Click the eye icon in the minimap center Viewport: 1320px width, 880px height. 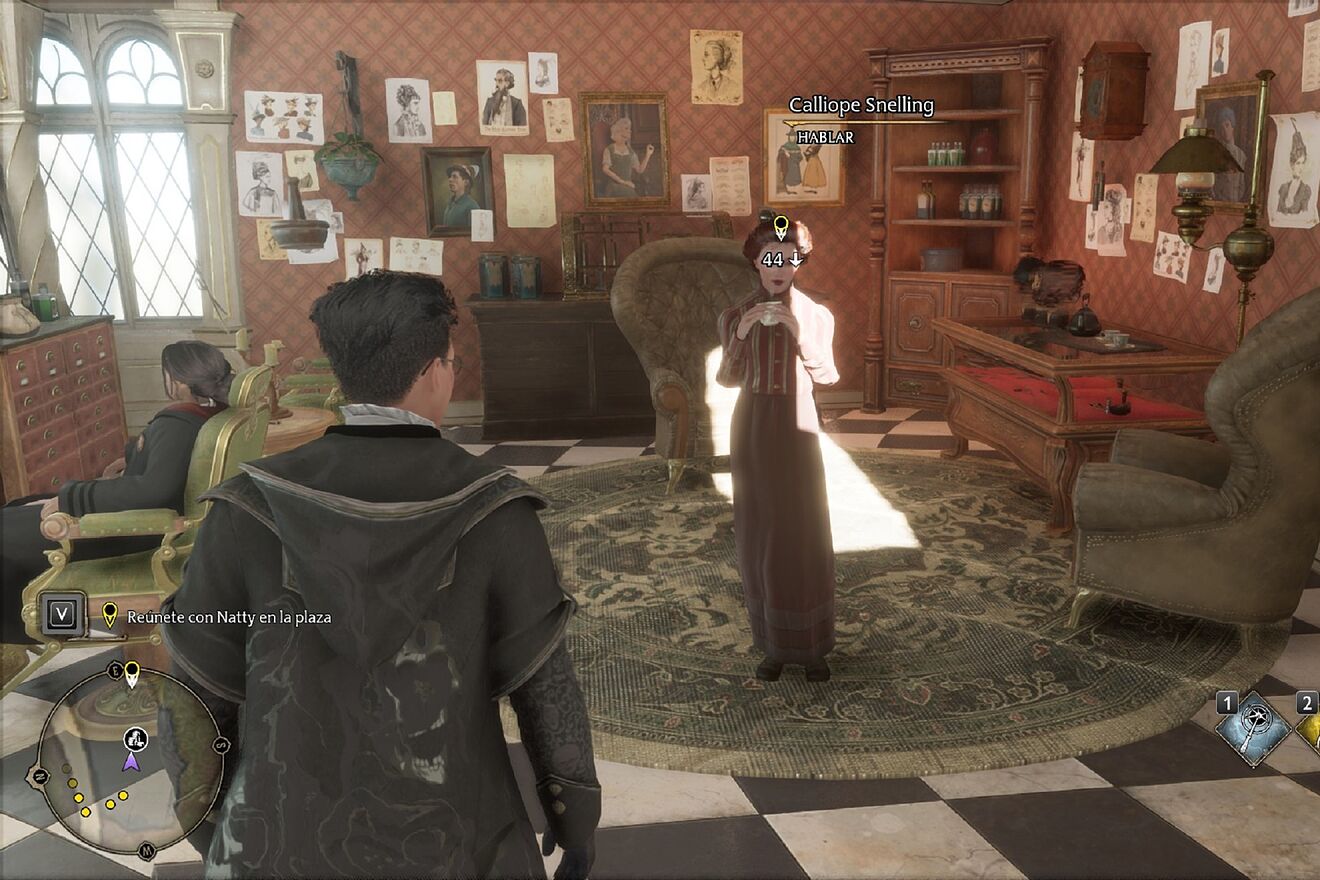[135, 740]
